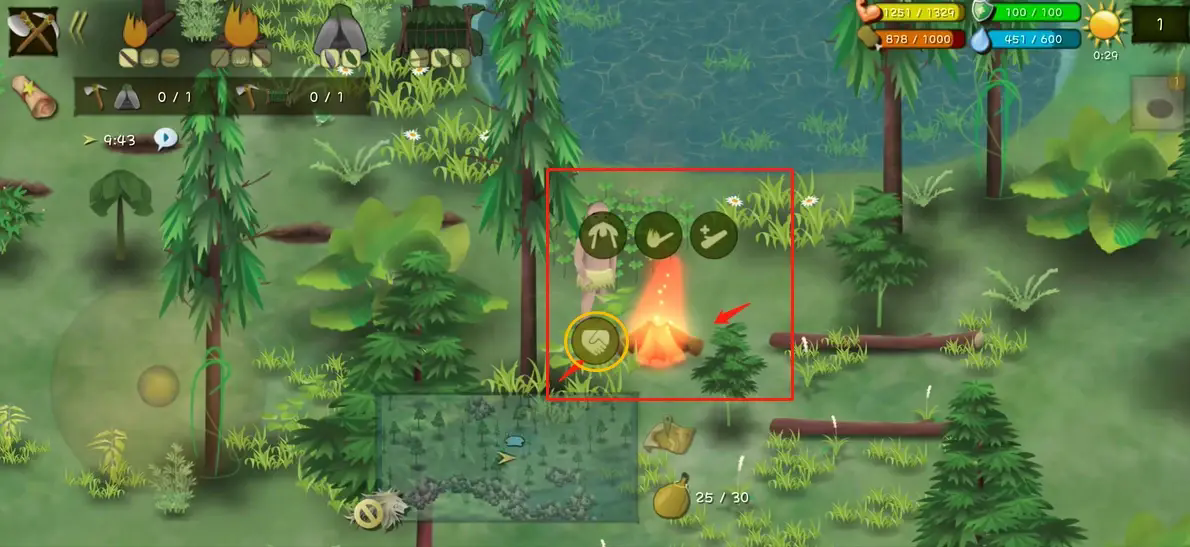Image resolution: width=1190 pixels, height=547 pixels.
Task: Tap the rope-tying action above the campfire
Action: pos(603,236)
